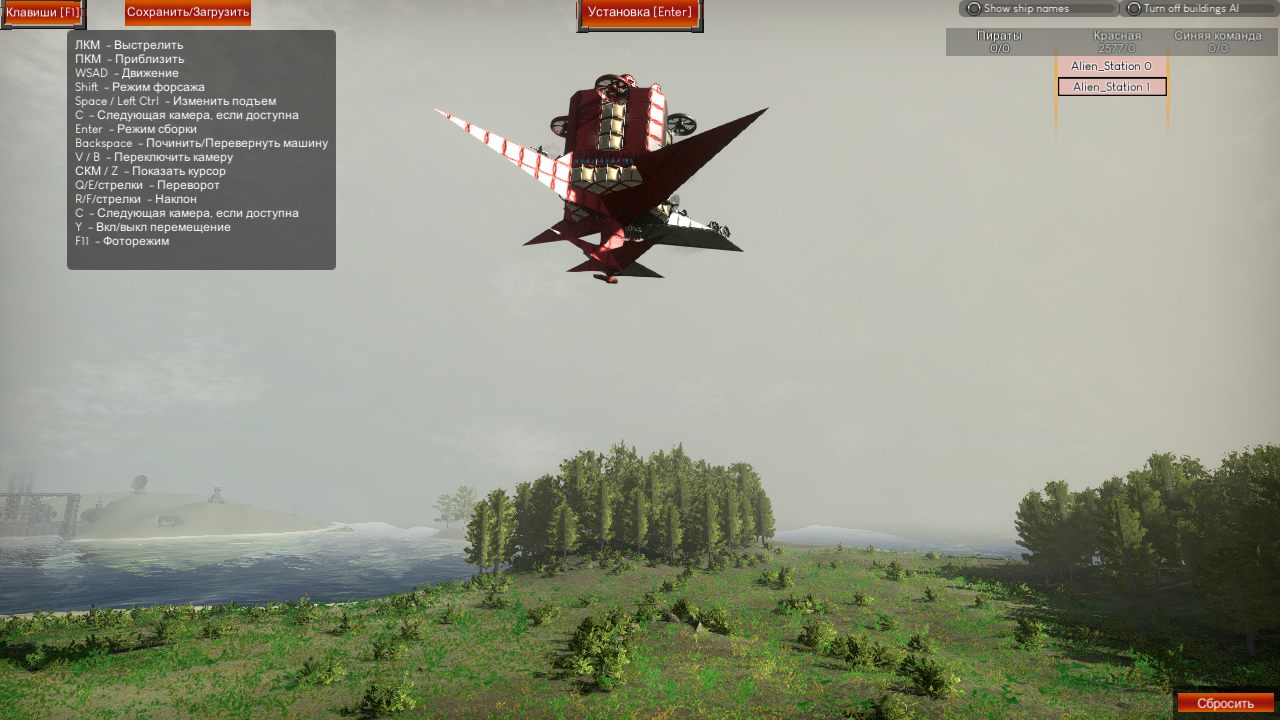
Task: Select Alien_Station 0 in the team list
Action: 1111,66
